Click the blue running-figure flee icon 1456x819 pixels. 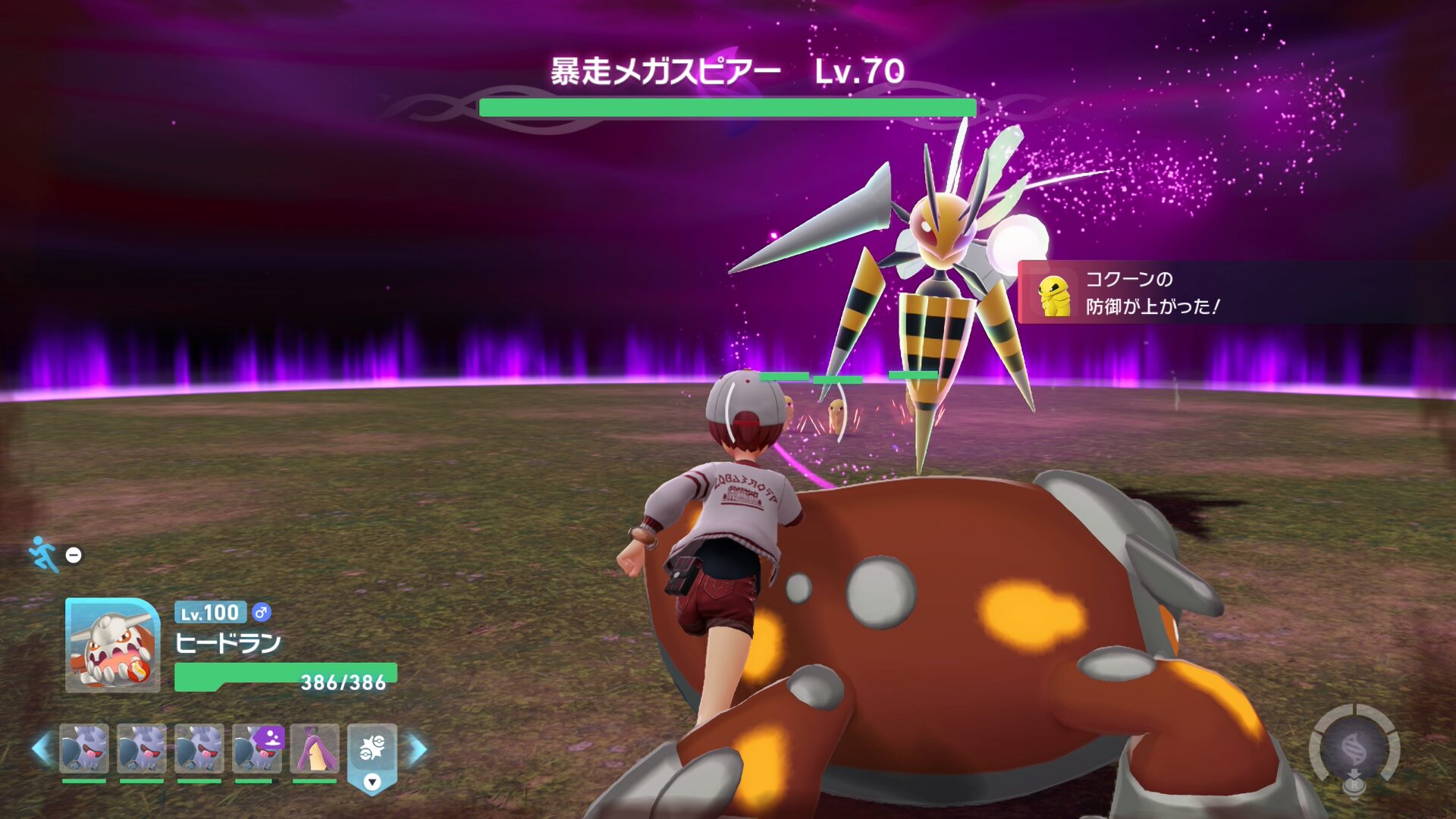click(43, 554)
